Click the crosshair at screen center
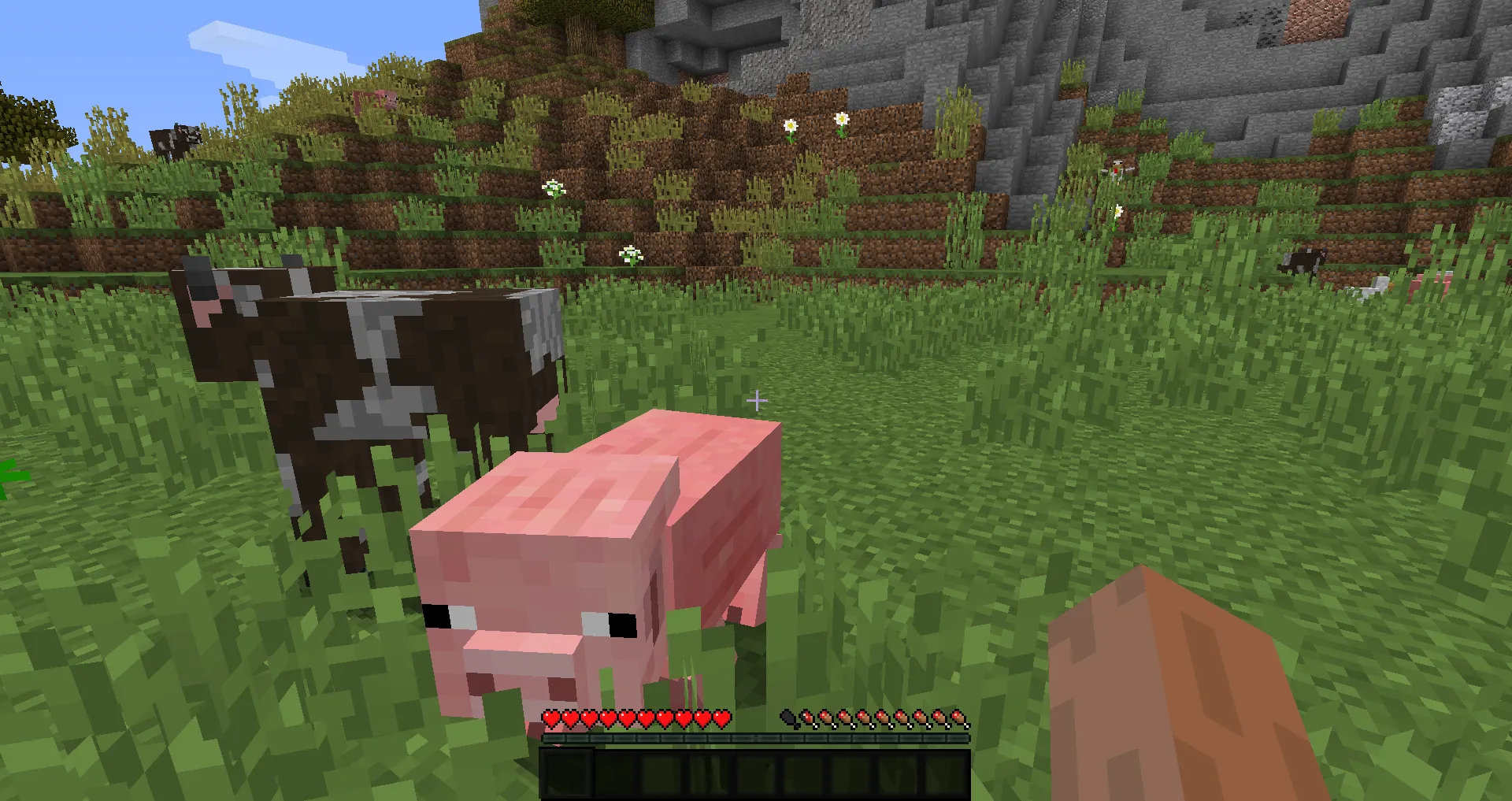The image size is (1512, 801). click(x=758, y=400)
